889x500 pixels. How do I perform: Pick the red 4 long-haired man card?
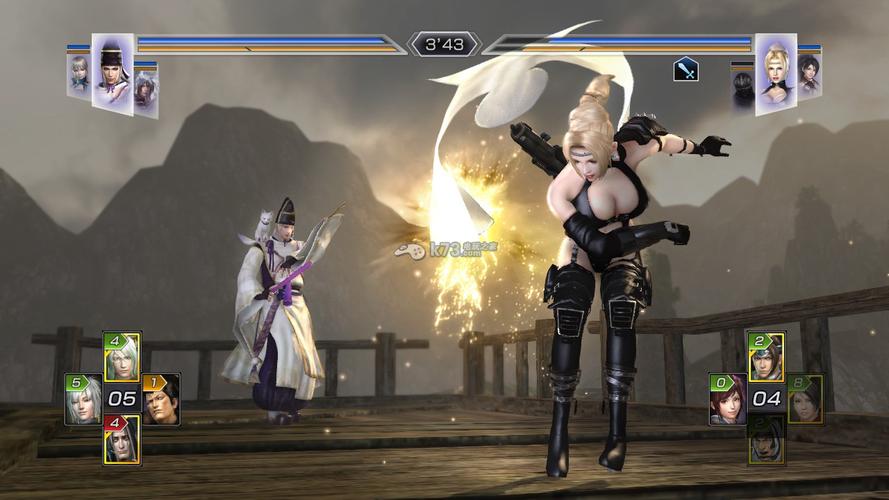tap(122, 440)
